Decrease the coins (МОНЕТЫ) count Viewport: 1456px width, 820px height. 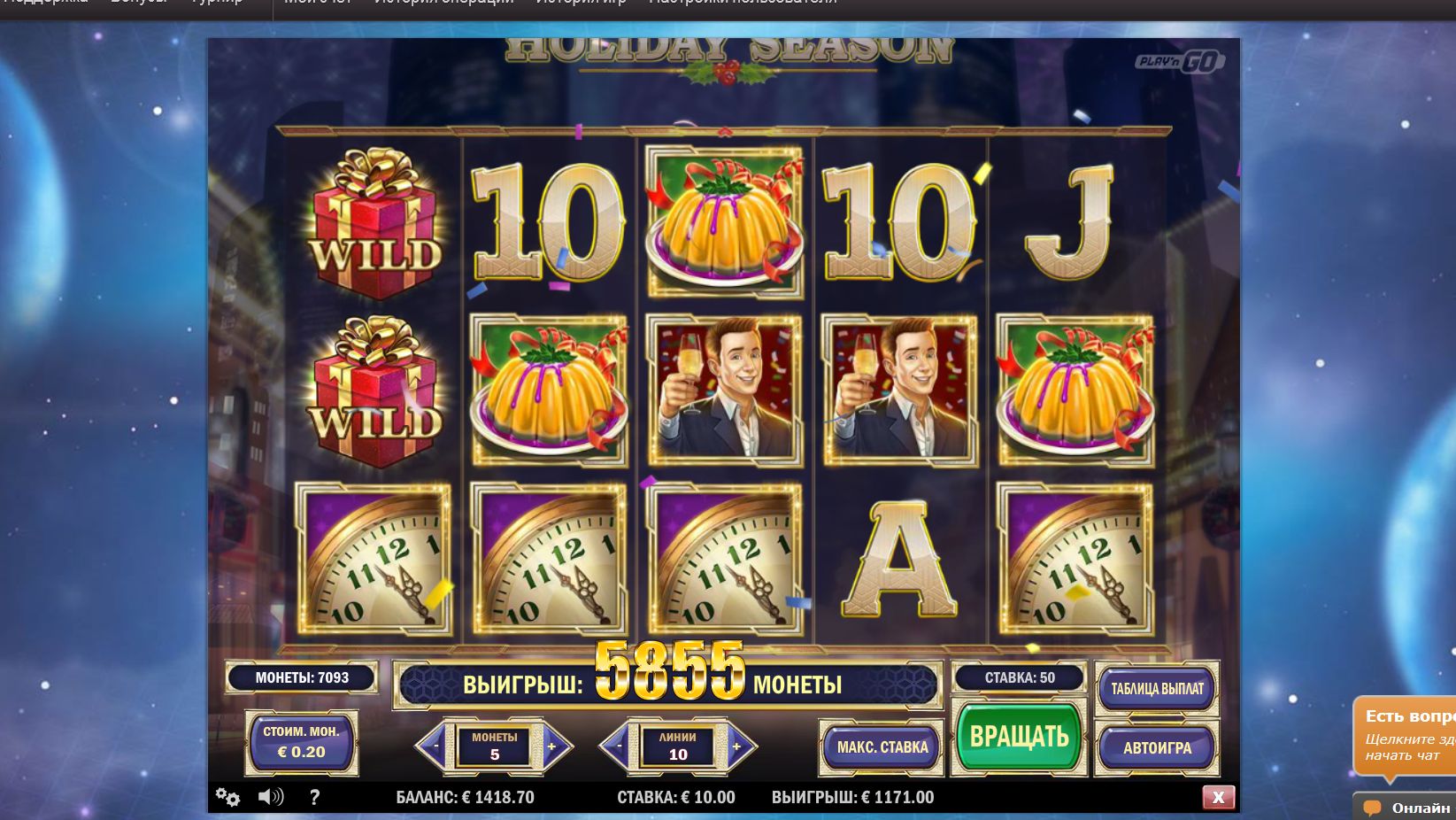click(x=435, y=747)
